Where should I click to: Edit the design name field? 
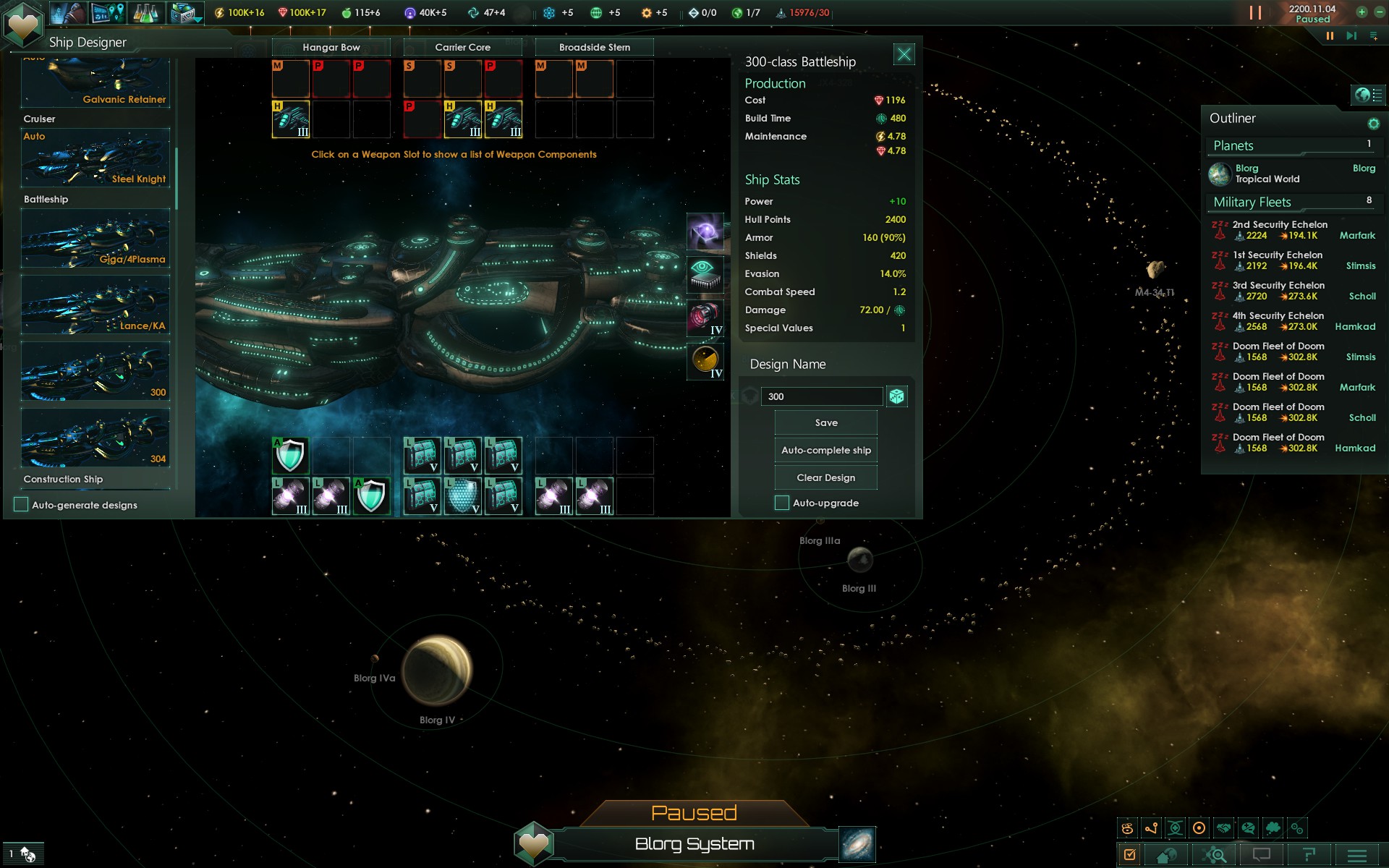point(821,396)
